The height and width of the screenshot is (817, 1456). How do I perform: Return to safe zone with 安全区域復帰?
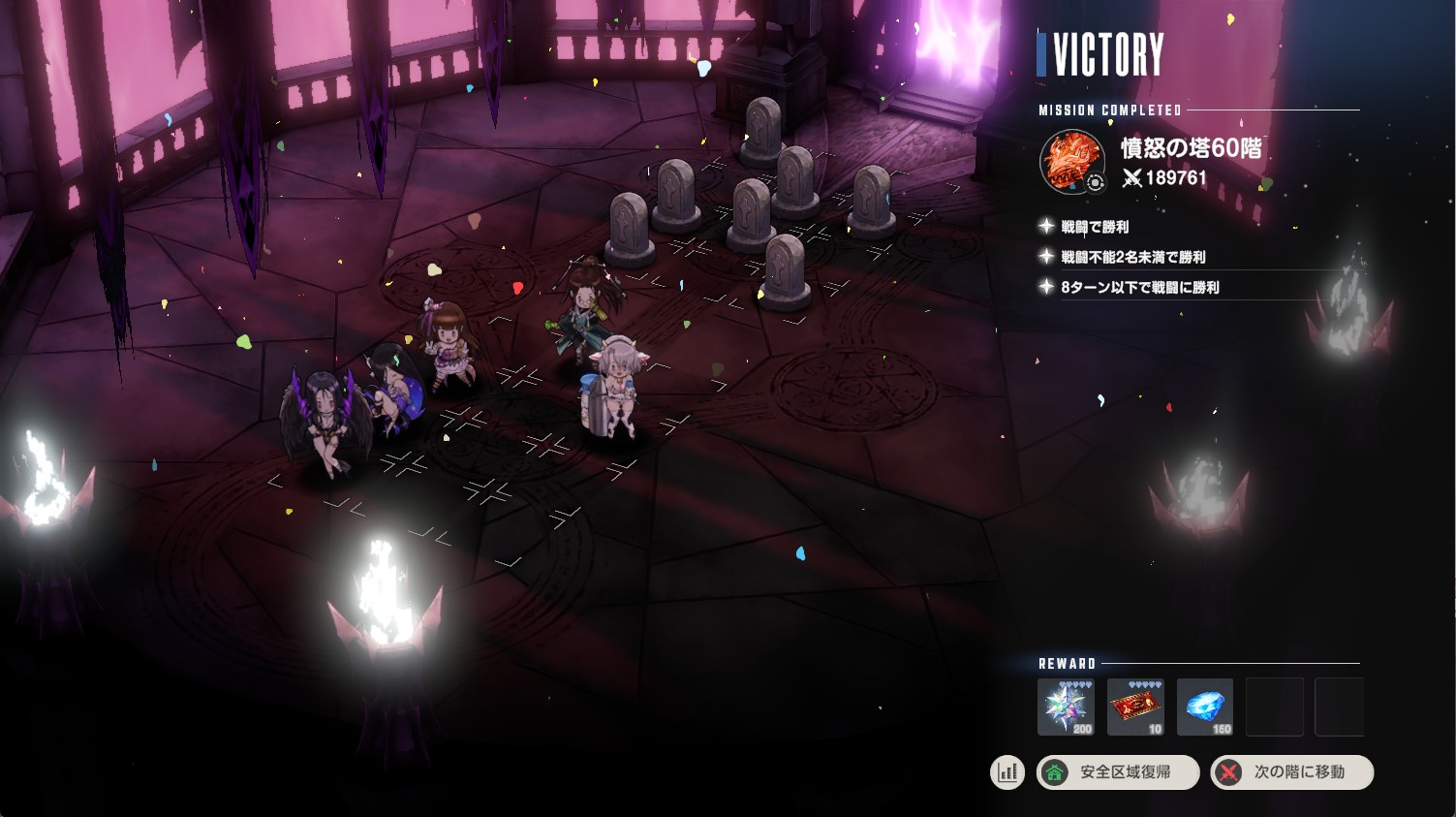(1118, 772)
